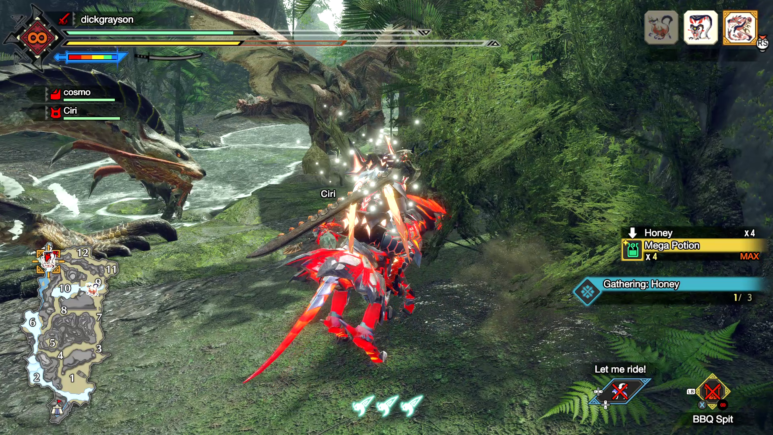Choose the middle monster target icon
The width and height of the screenshot is (773, 435).
coord(700,27)
